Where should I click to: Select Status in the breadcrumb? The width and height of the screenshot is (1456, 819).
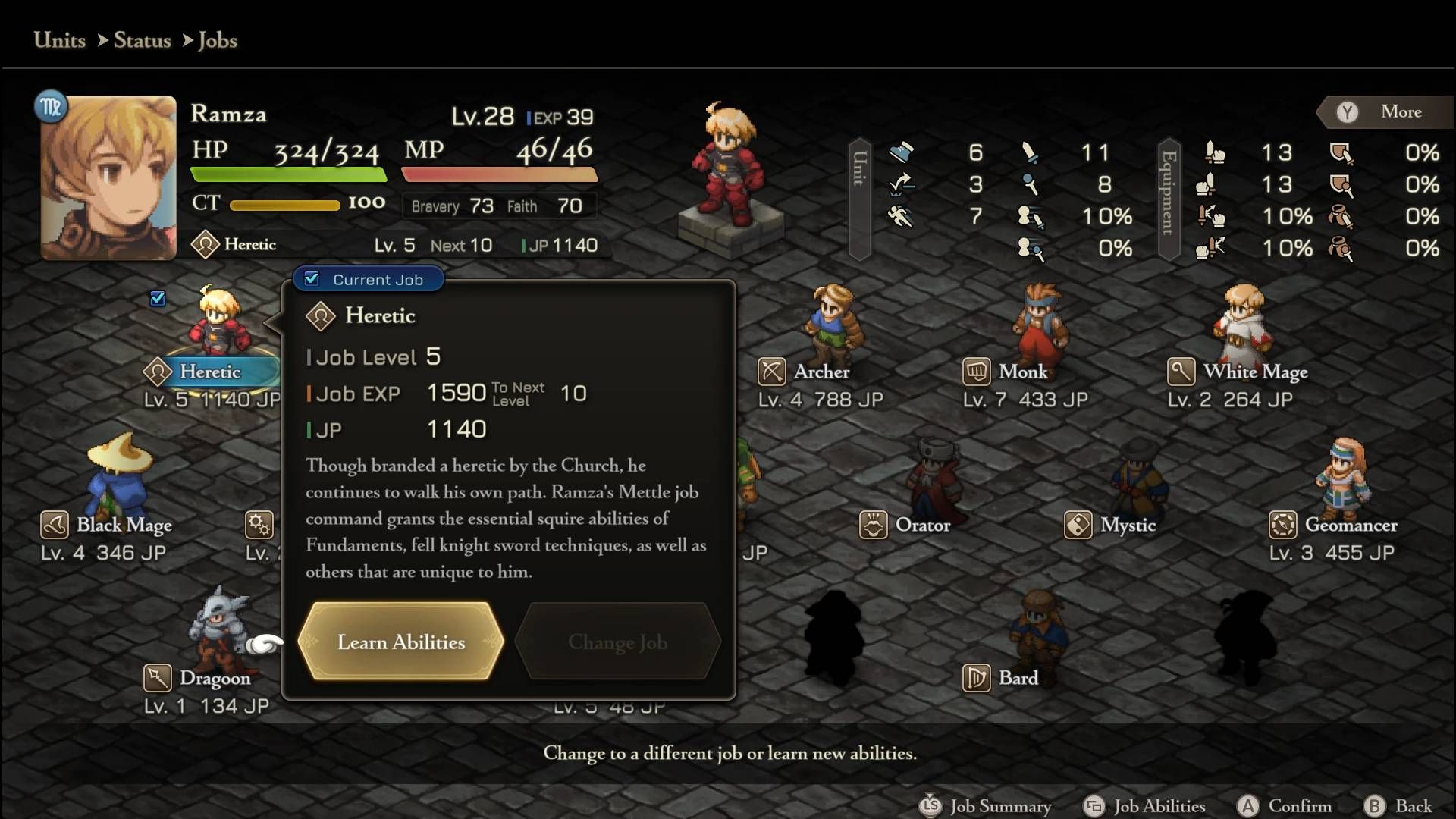pos(143,41)
